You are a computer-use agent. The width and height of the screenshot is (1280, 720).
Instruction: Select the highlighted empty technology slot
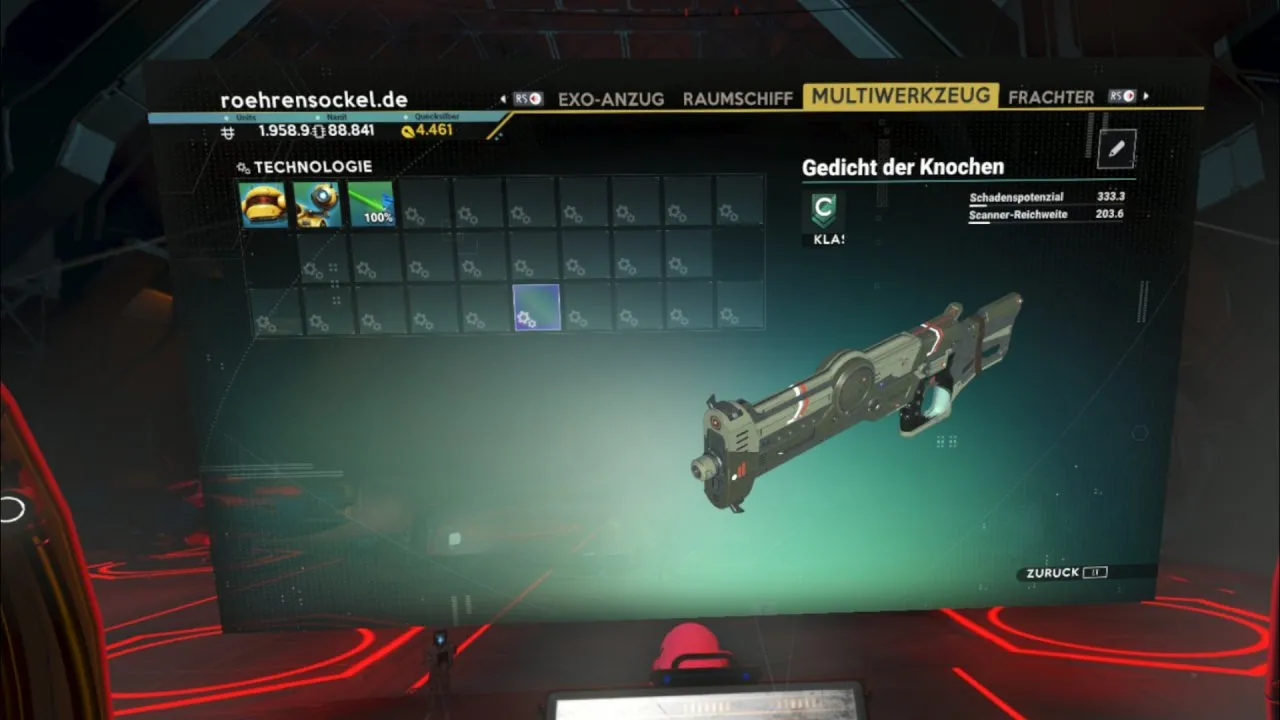point(536,307)
